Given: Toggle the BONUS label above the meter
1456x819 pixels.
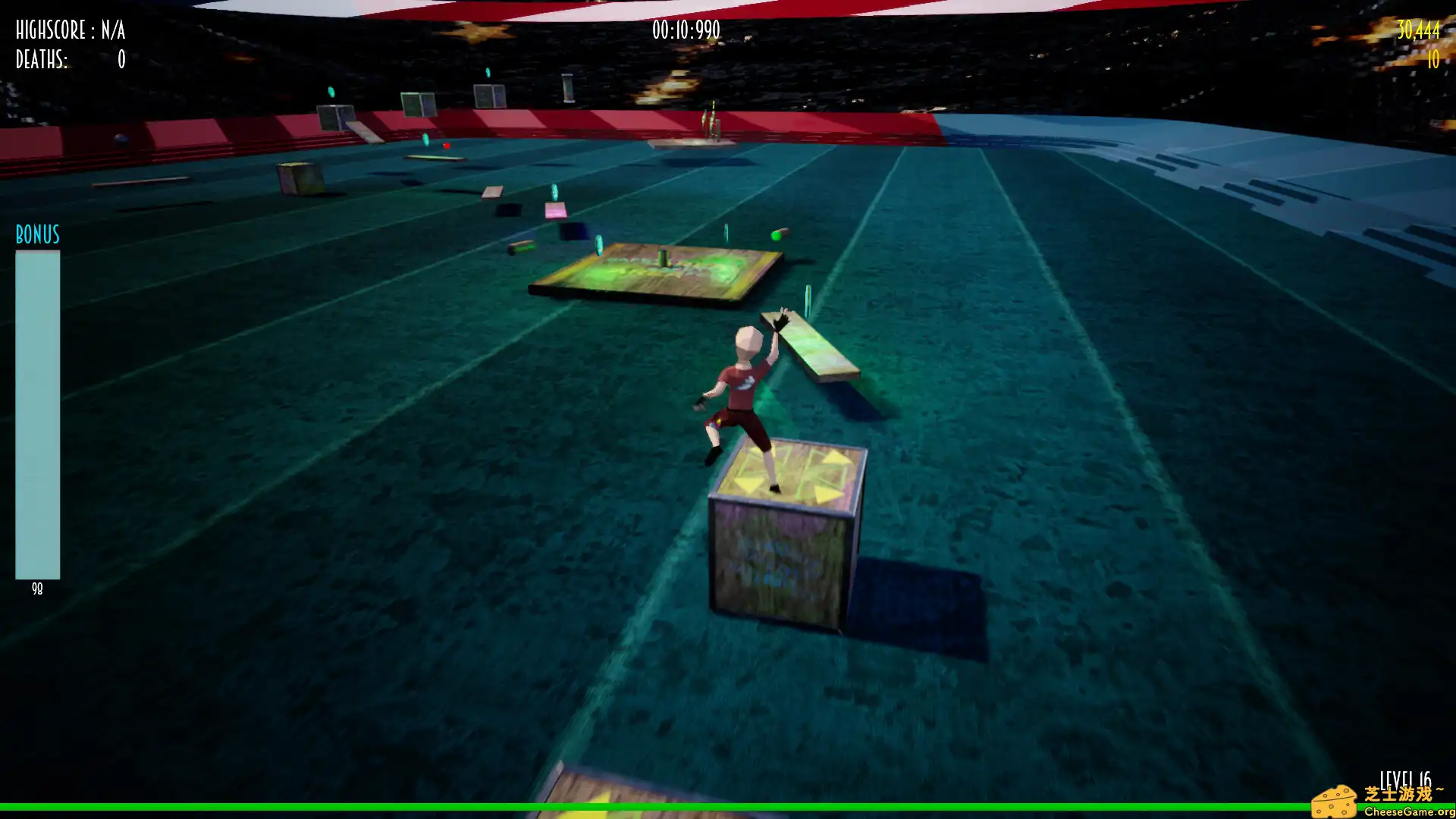Looking at the screenshot, I should pos(36,236).
